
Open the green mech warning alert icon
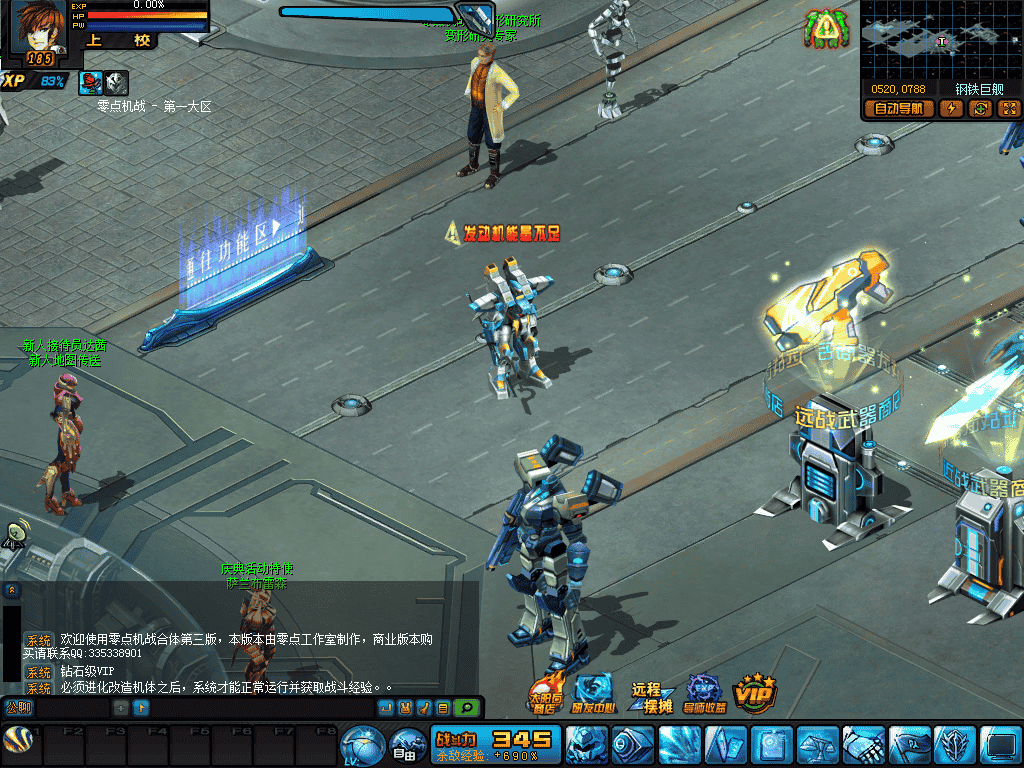click(824, 29)
